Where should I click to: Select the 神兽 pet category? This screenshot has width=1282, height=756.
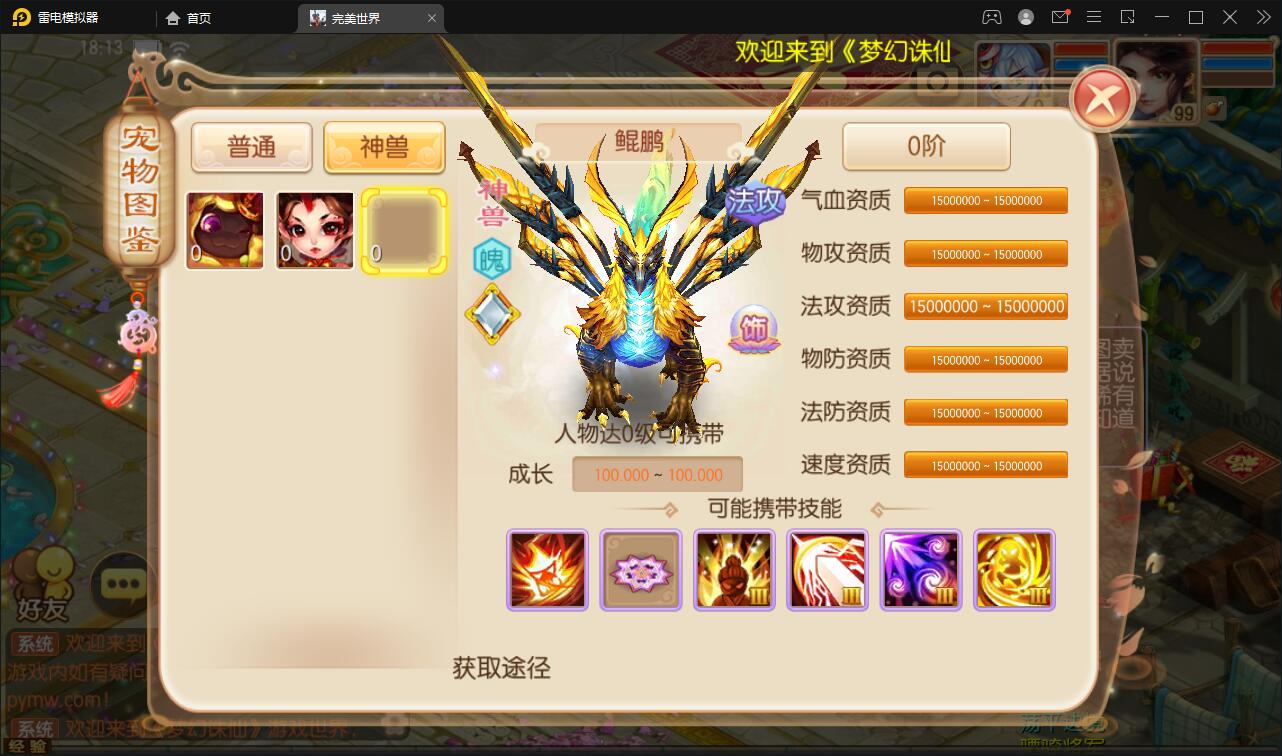pyautogui.click(x=384, y=147)
